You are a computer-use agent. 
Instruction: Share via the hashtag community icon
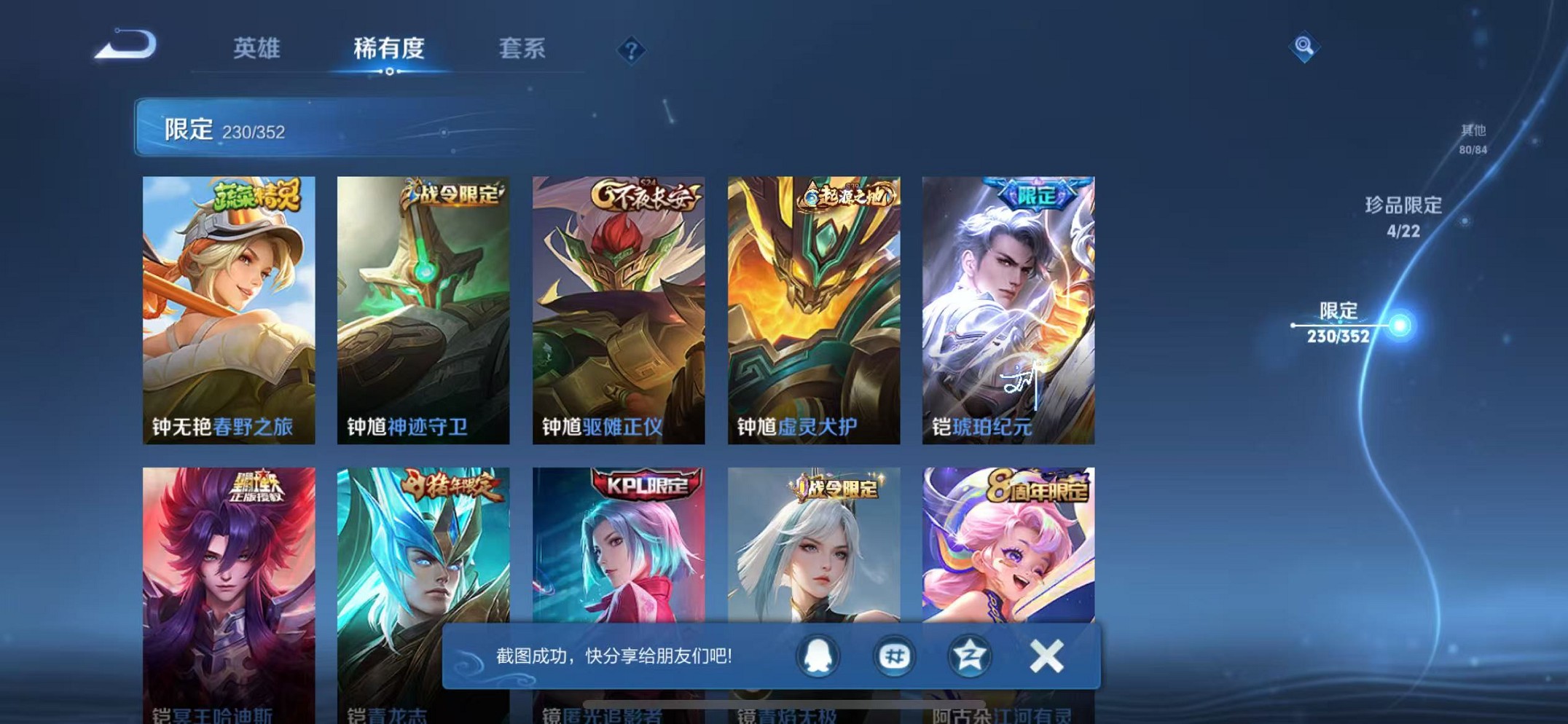pos(893,655)
